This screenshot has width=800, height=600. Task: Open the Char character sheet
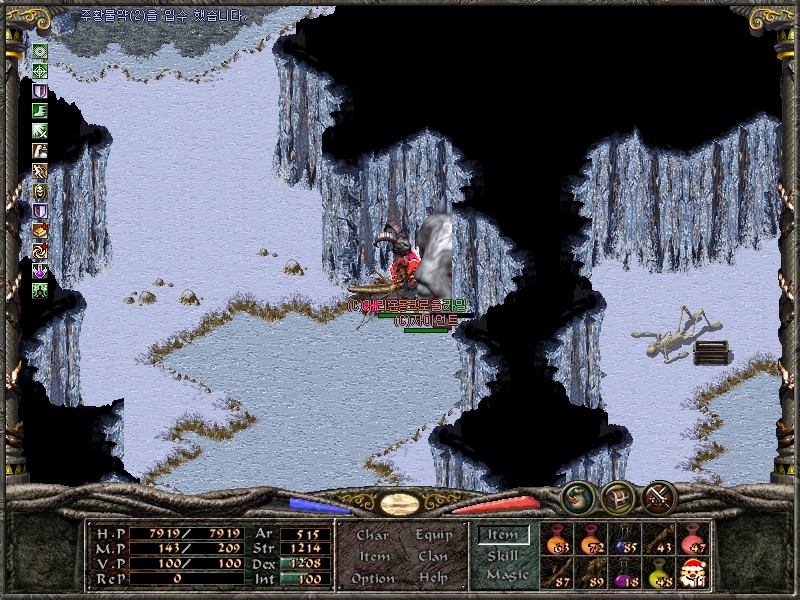tap(372, 535)
